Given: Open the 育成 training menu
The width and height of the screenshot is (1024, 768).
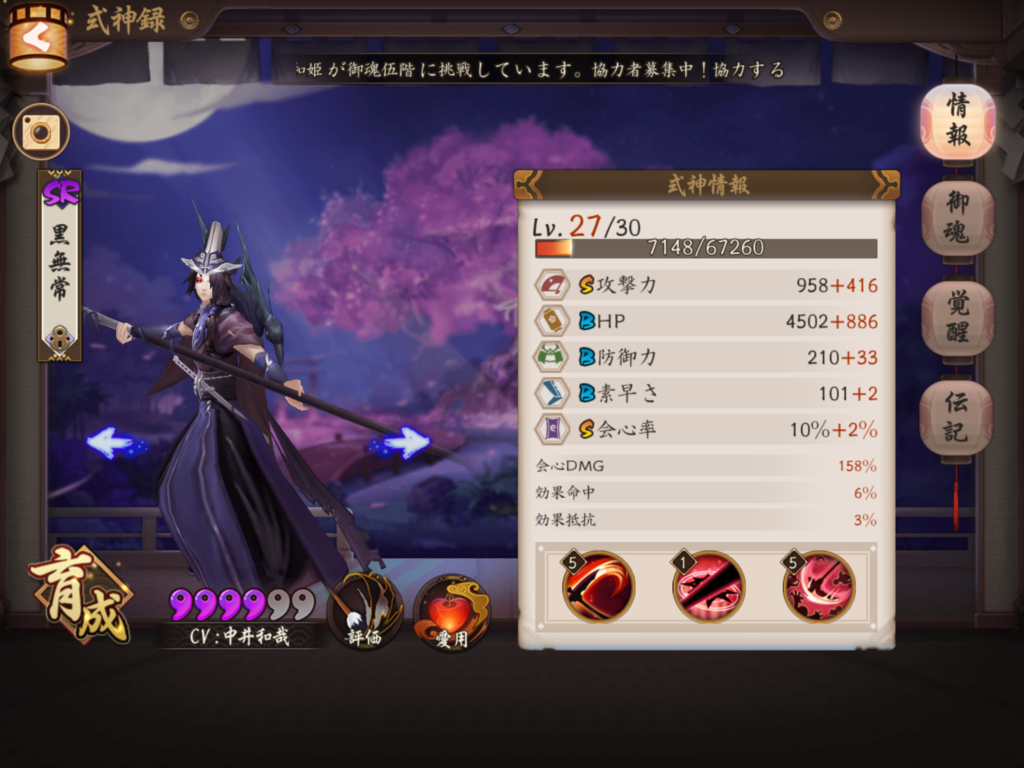Looking at the screenshot, I should coord(80,593).
